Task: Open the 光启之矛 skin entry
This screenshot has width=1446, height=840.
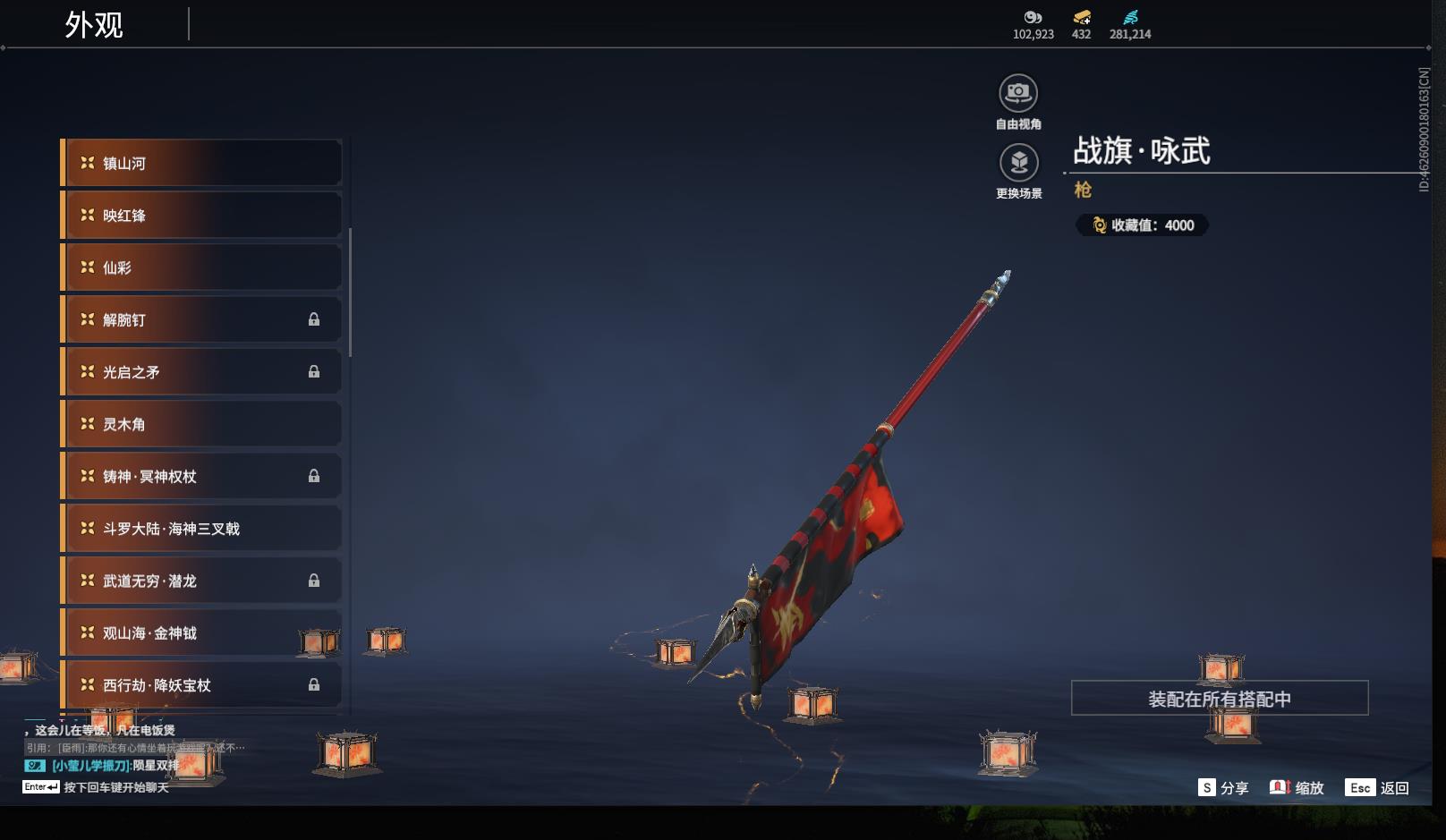Action: tap(202, 372)
